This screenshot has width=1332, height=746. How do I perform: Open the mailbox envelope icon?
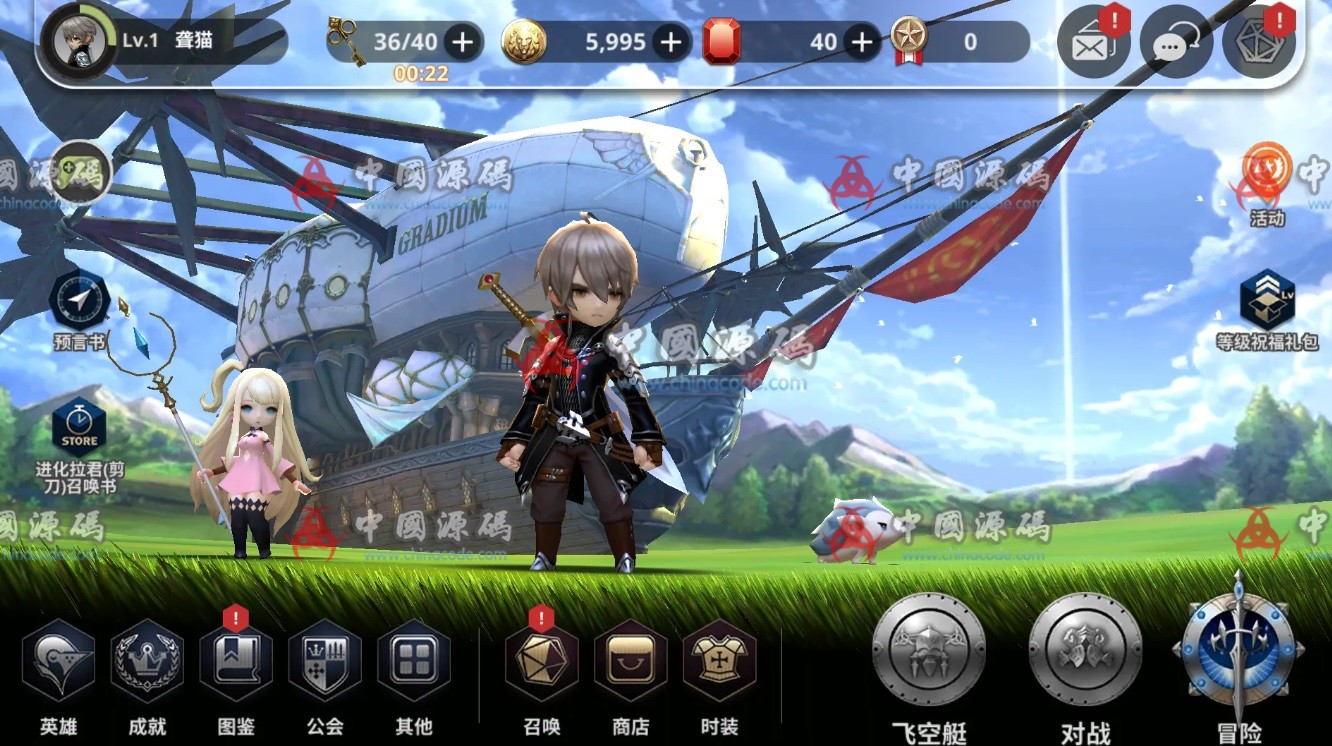pos(1093,44)
